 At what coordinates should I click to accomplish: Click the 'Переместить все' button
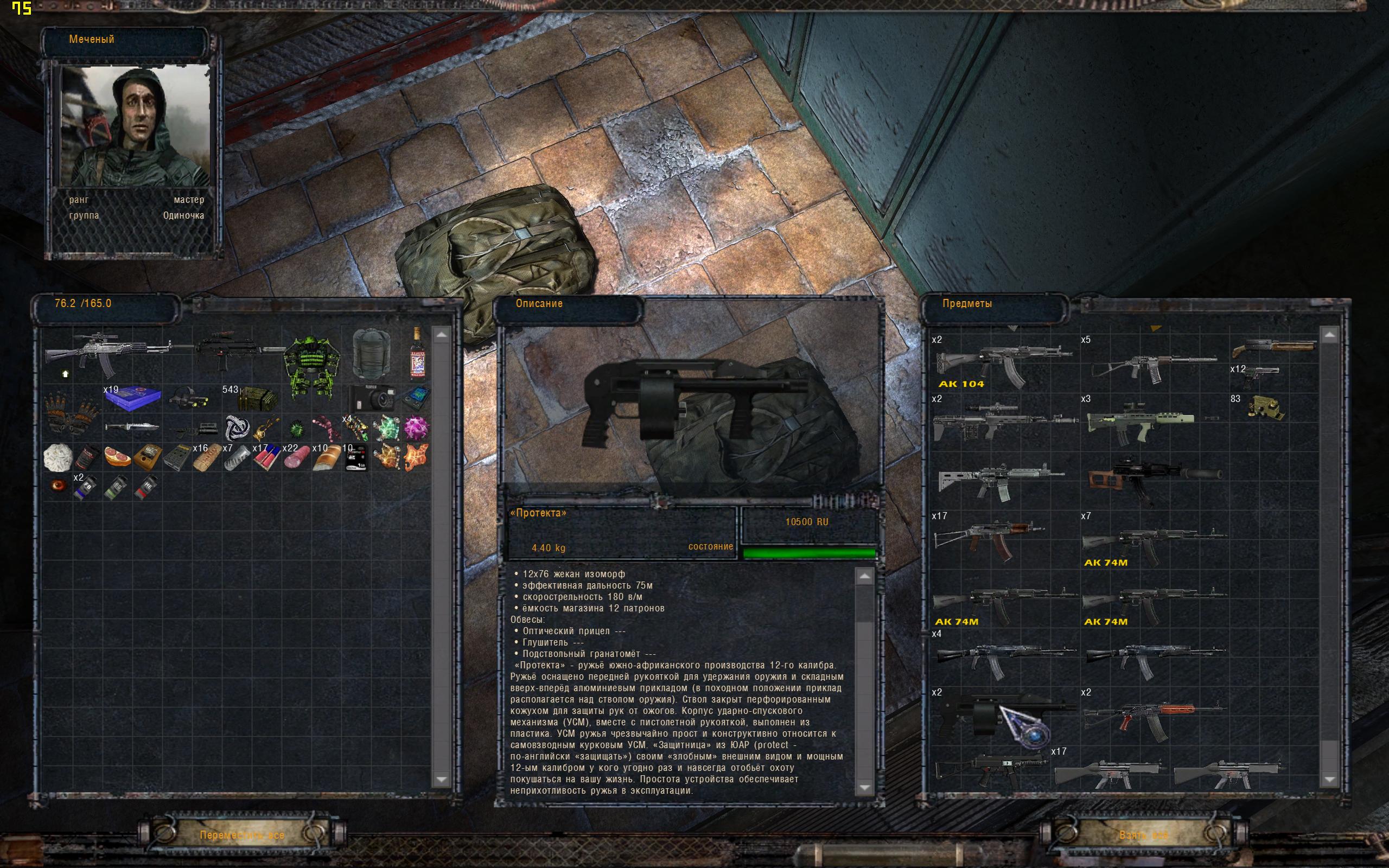(x=241, y=835)
